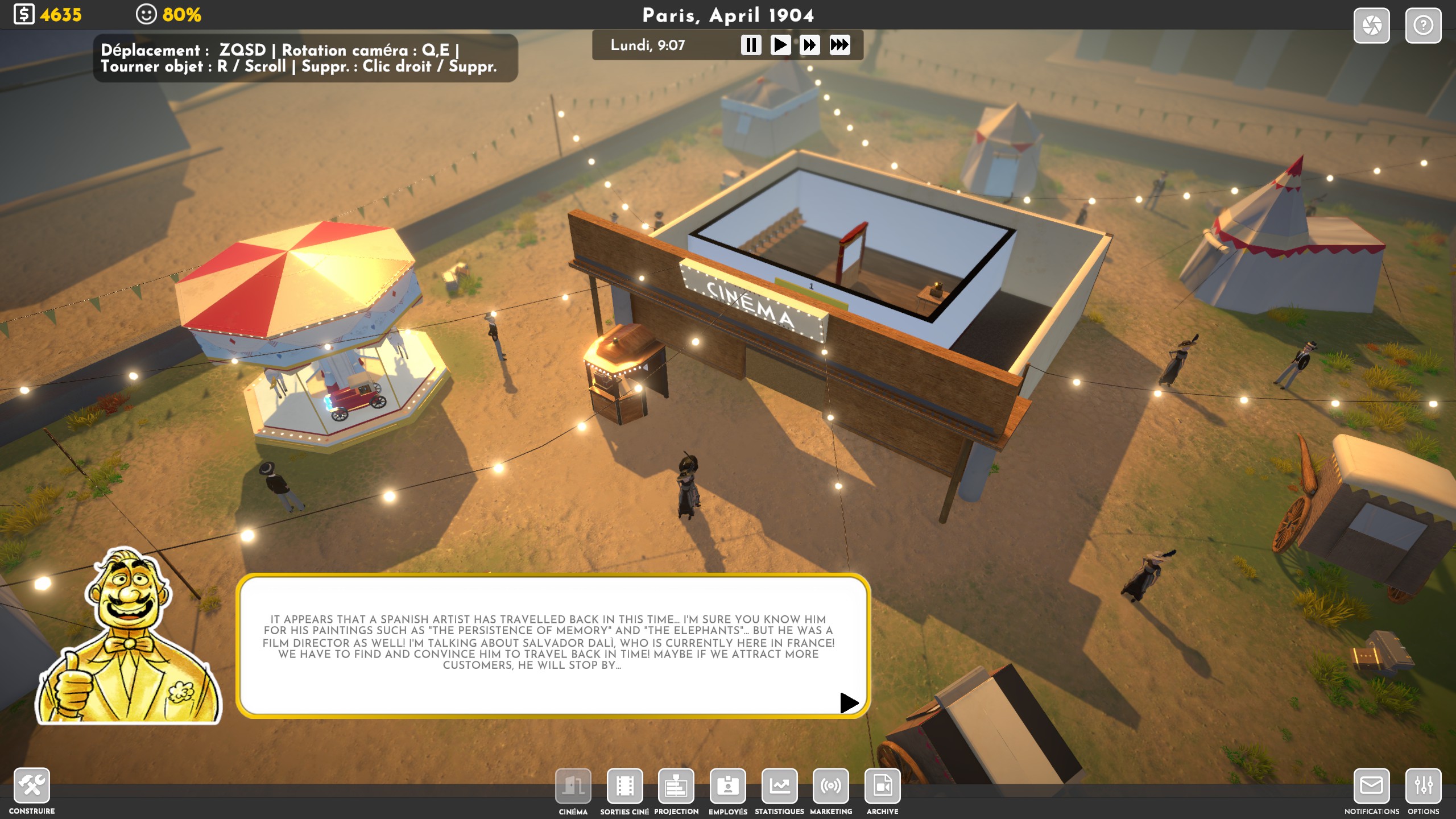Image resolution: width=1456 pixels, height=819 pixels.
Task: Open the camera shutter screenshot button
Action: 1371,26
